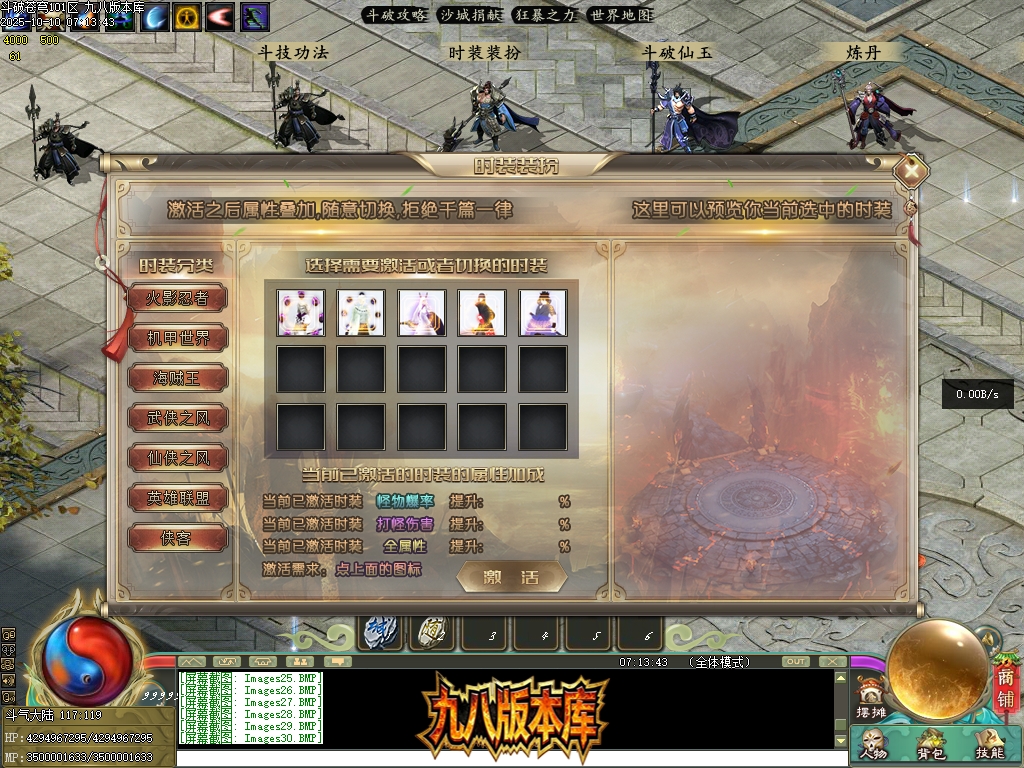The image size is (1024, 768).
Task: Activate the 狂暴之力 menu button
Action: (545, 15)
